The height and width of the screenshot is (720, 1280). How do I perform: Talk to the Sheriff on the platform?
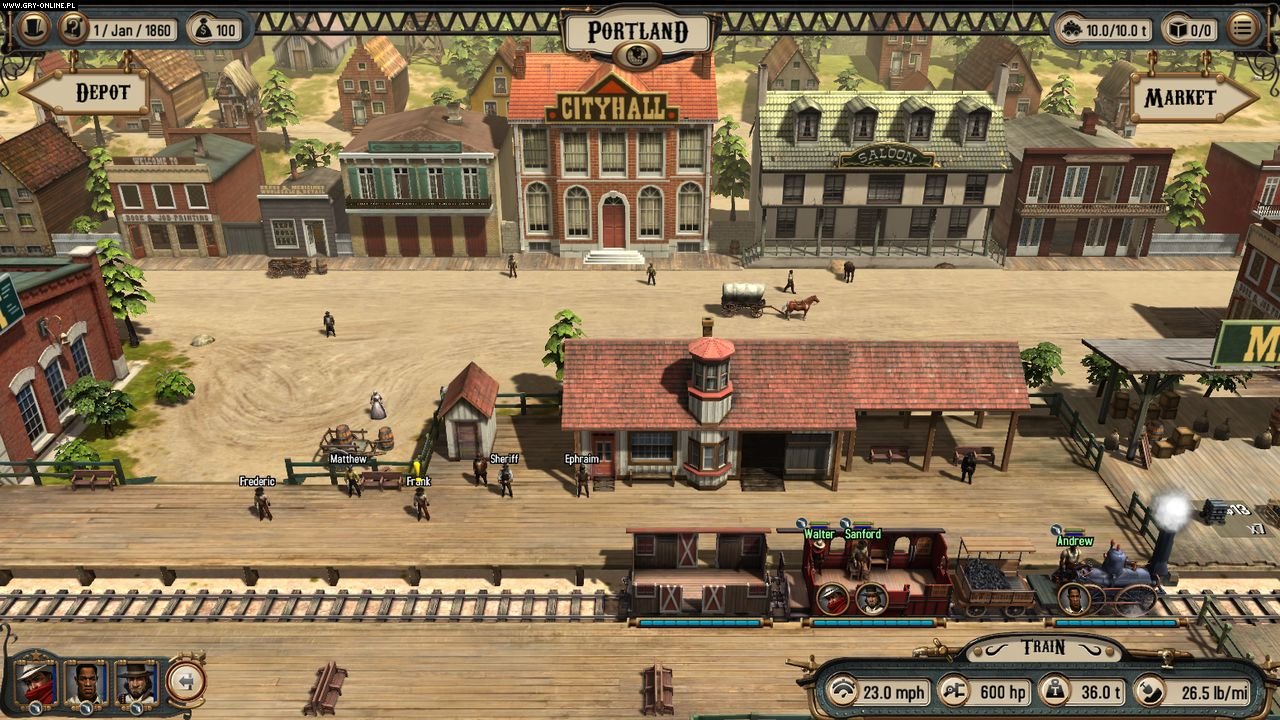tap(506, 481)
